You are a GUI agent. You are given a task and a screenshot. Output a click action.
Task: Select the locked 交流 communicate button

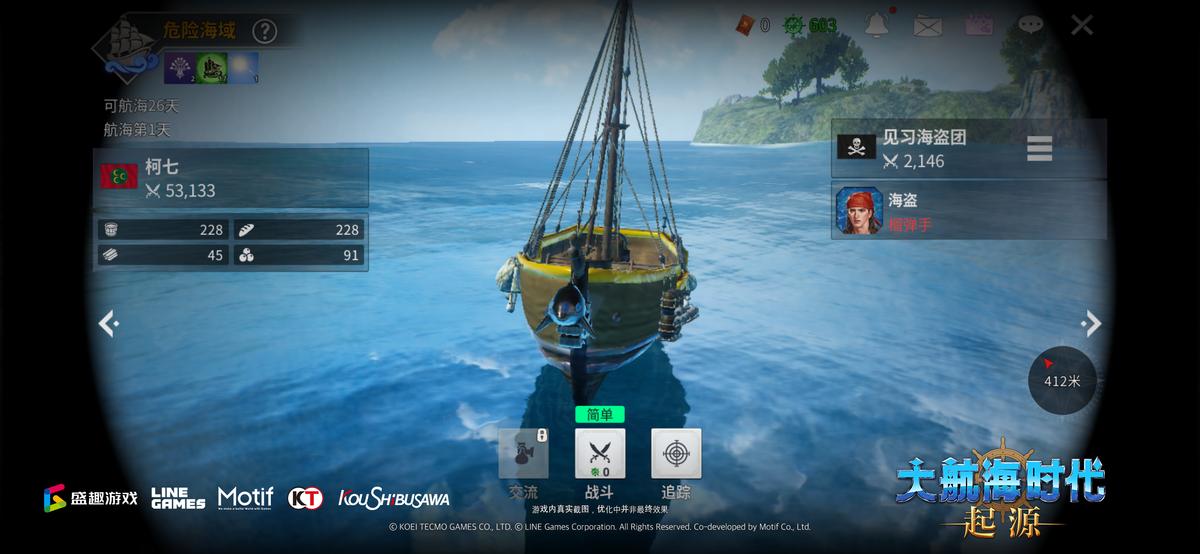click(x=523, y=454)
